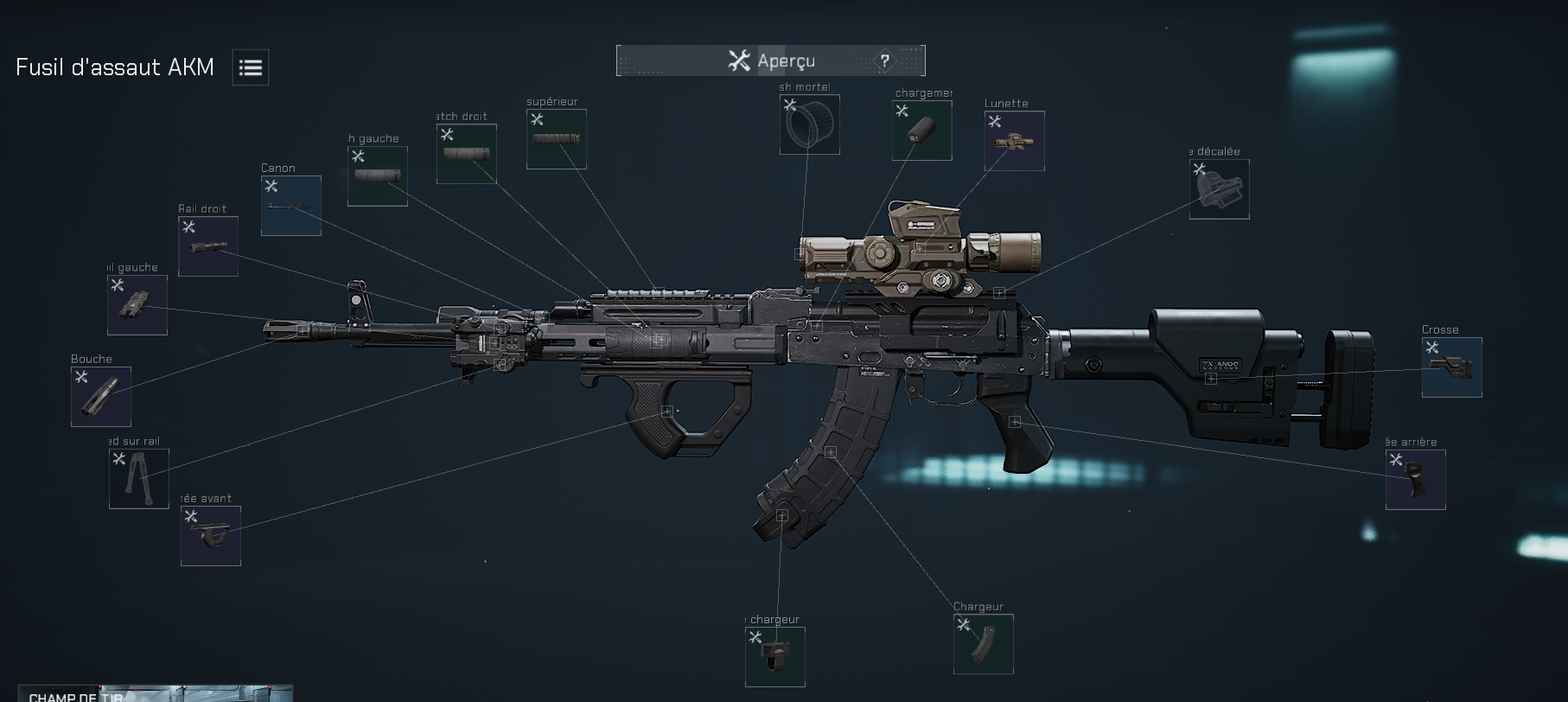The width and height of the screenshot is (1568, 702).
Task: Select the Rail supérieur top rail slot
Action: (x=556, y=139)
